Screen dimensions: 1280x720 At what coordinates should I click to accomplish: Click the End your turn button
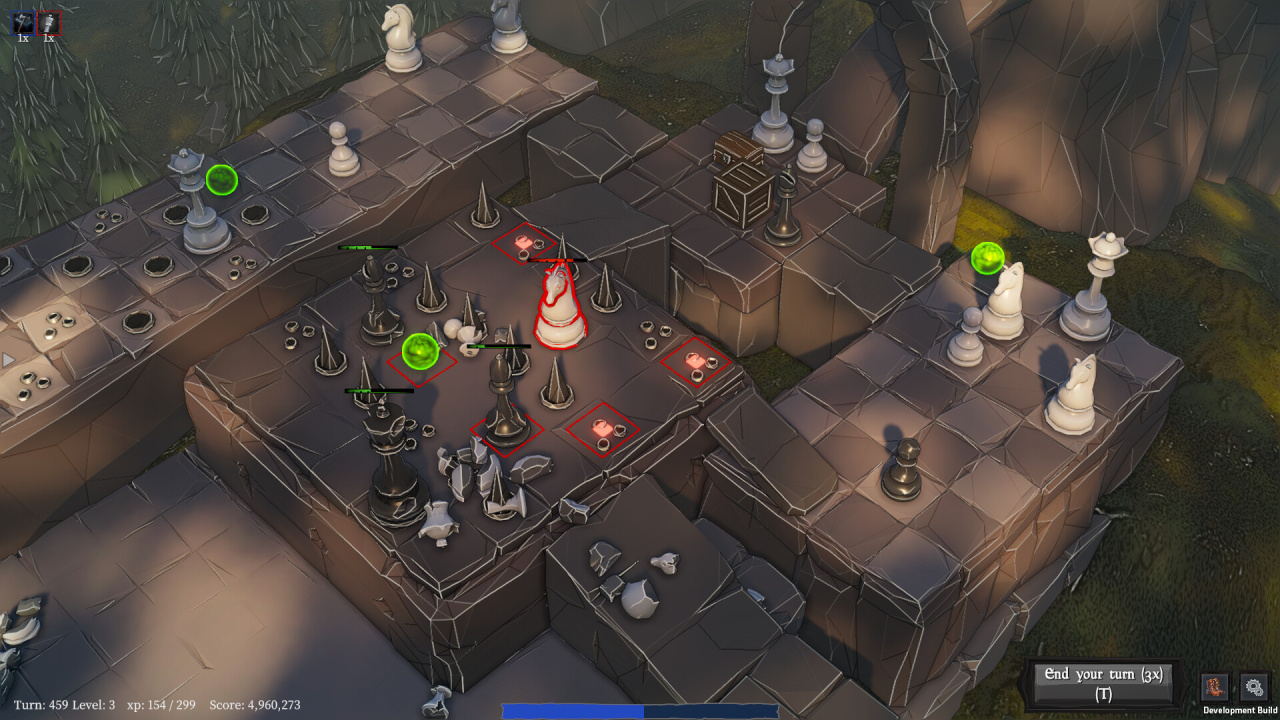(1103, 684)
